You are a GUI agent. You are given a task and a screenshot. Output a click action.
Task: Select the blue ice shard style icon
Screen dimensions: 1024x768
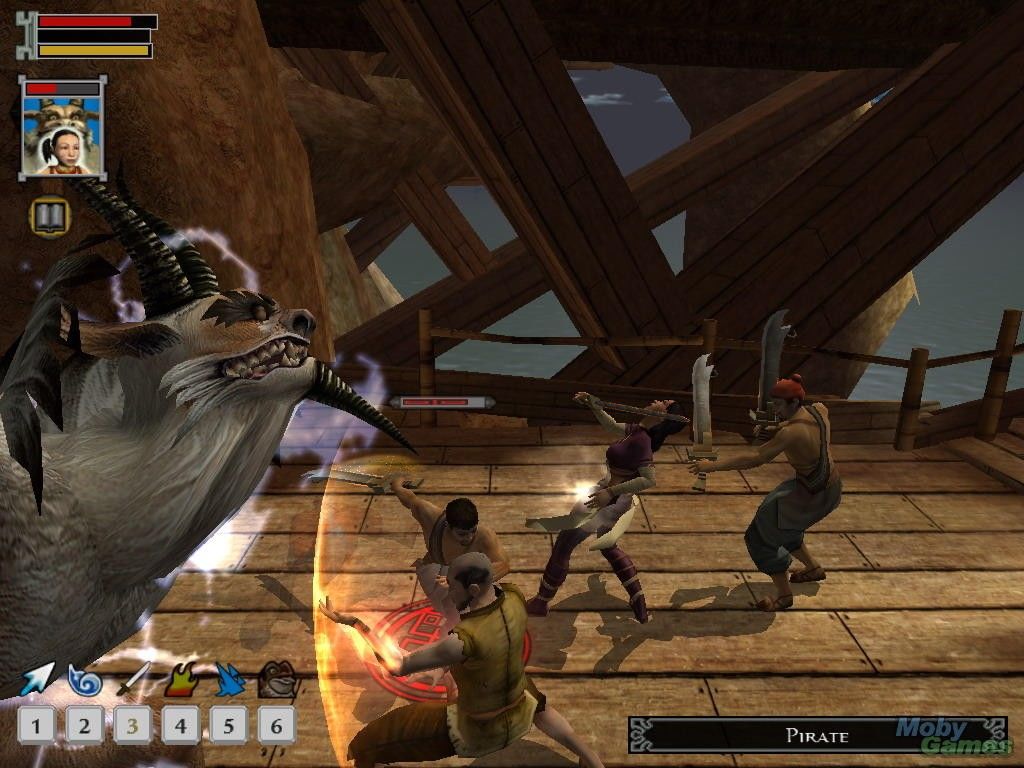pyautogui.click(x=229, y=679)
